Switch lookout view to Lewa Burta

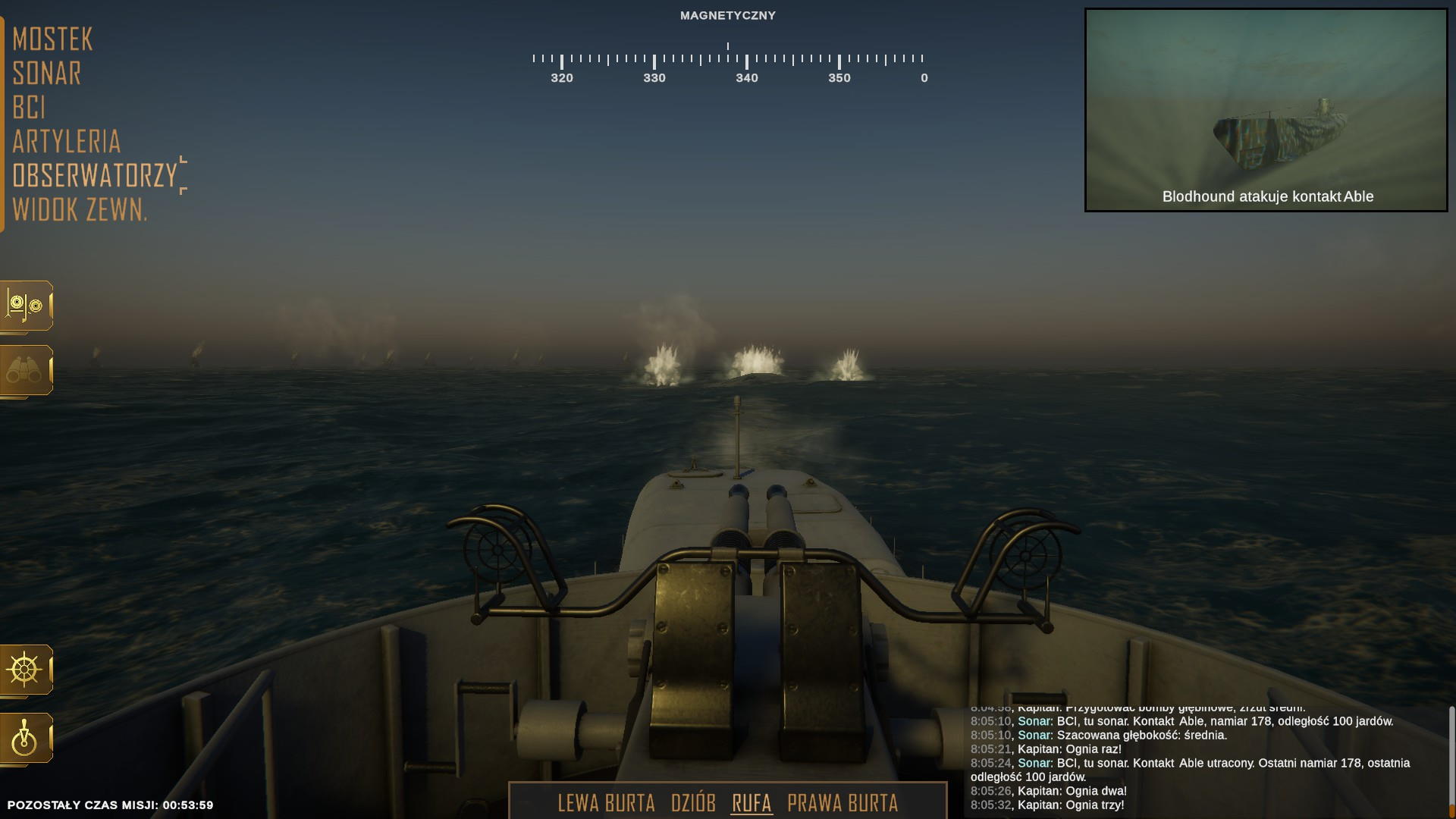[606, 803]
